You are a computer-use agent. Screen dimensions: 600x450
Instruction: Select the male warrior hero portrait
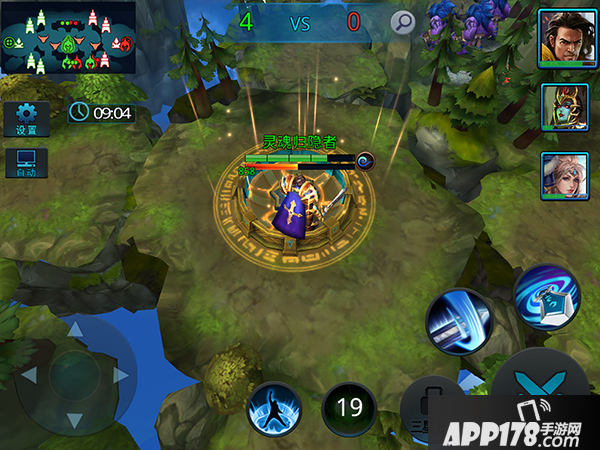(559, 39)
